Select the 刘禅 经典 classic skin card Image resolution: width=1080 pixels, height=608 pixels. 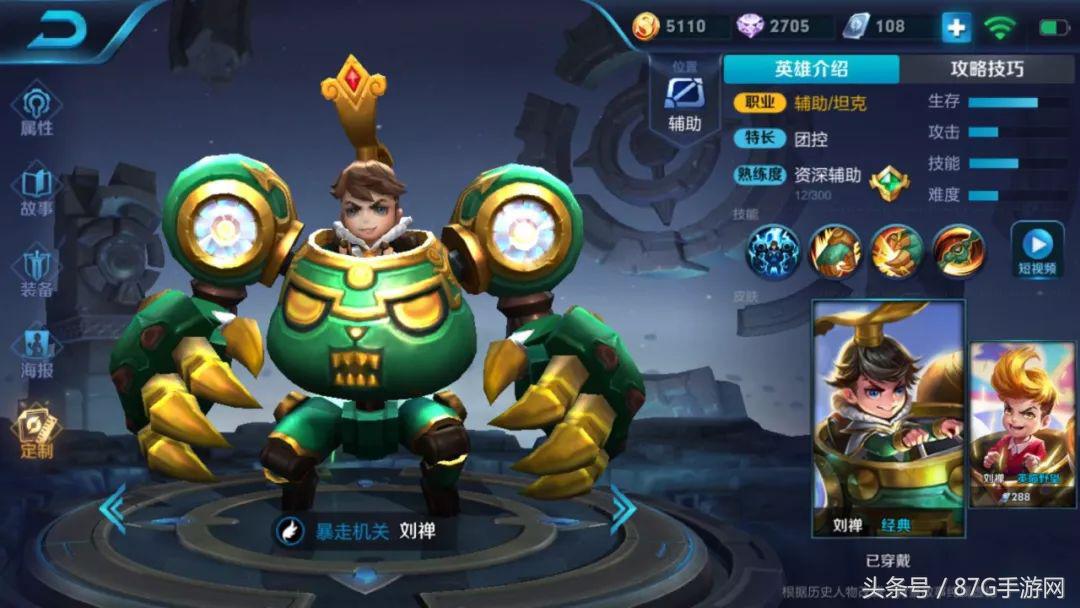point(888,418)
